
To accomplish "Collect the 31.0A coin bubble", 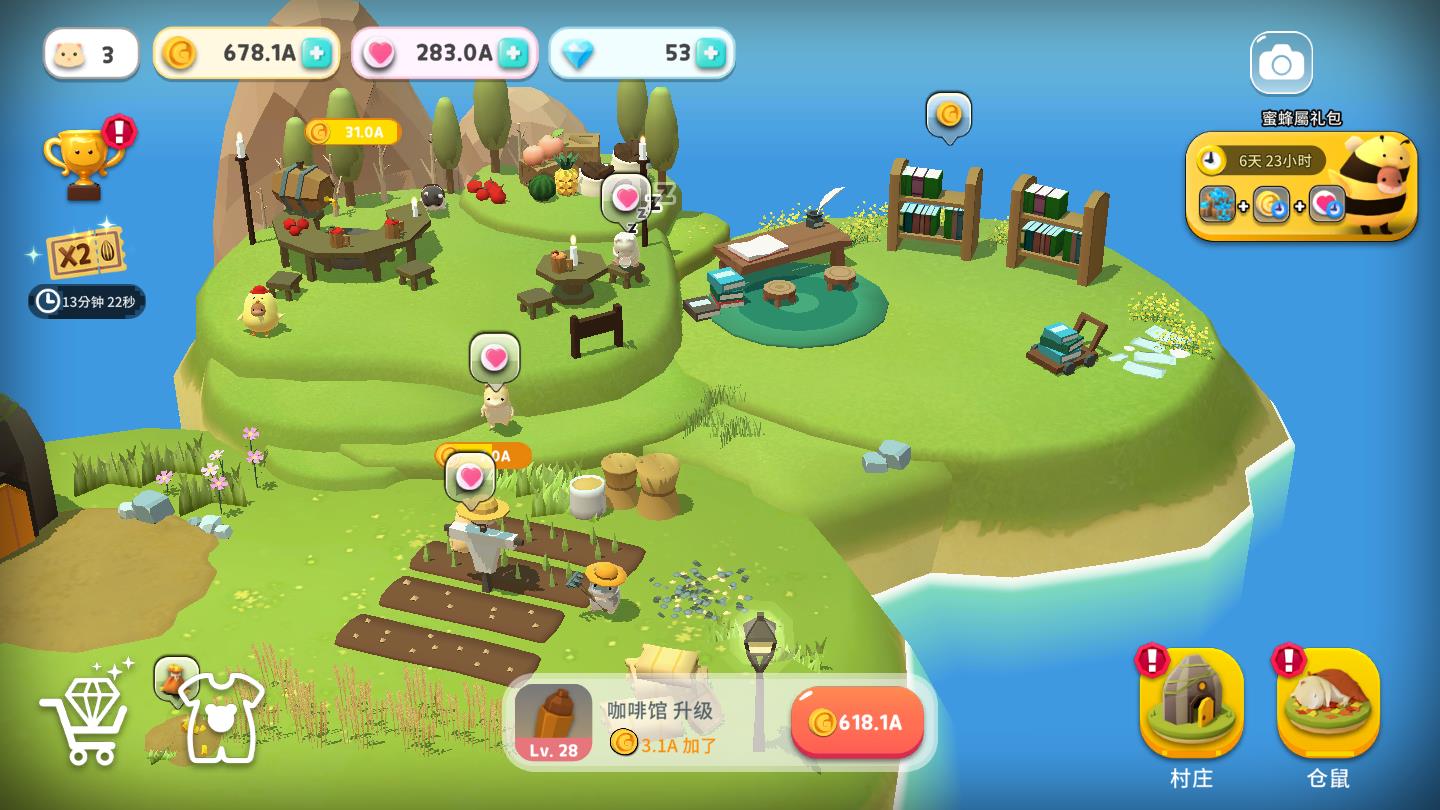I will 353,132.
